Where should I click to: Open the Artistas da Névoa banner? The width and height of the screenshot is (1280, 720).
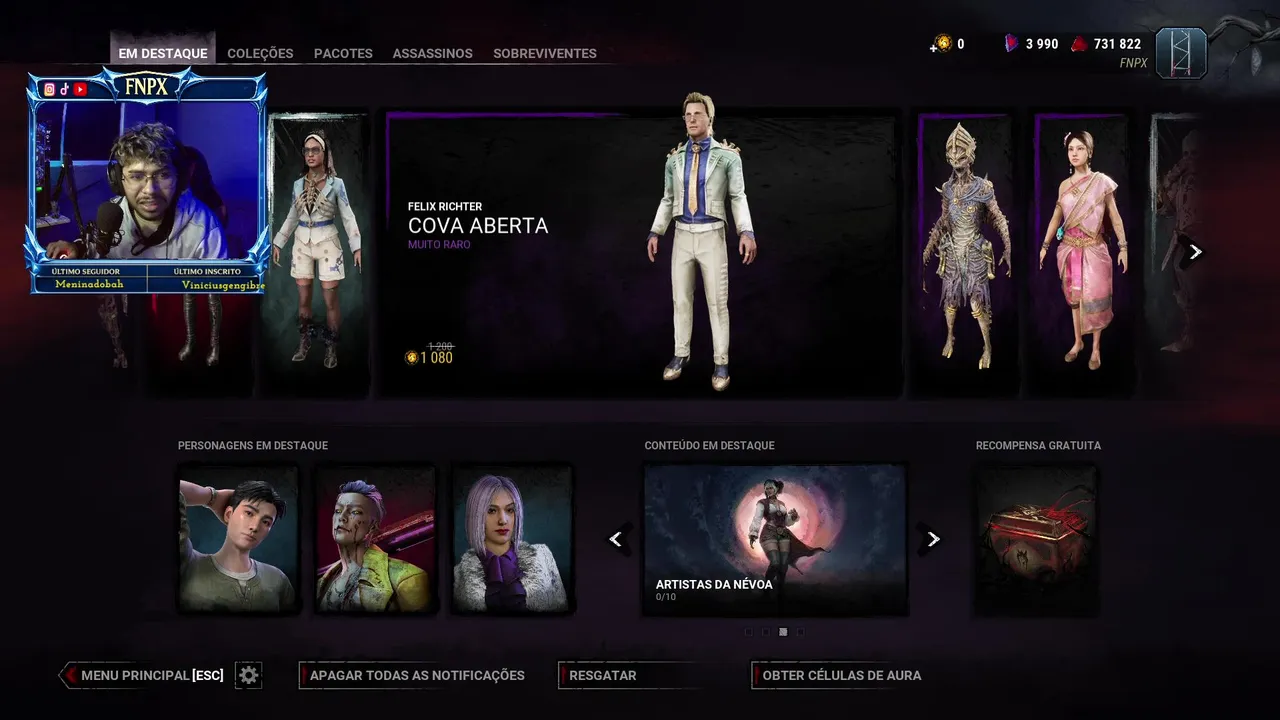click(x=775, y=538)
